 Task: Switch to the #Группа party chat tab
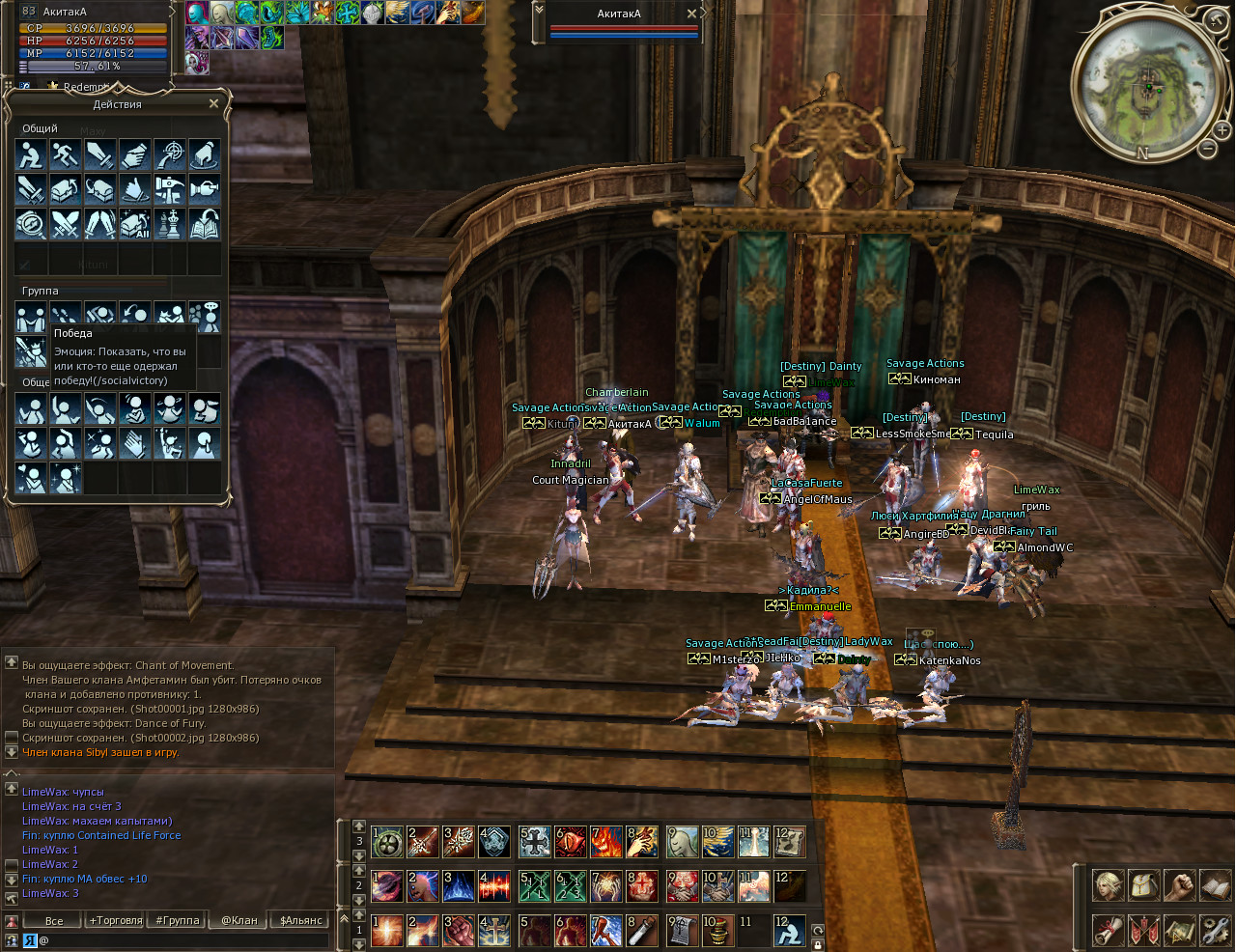click(x=178, y=920)
